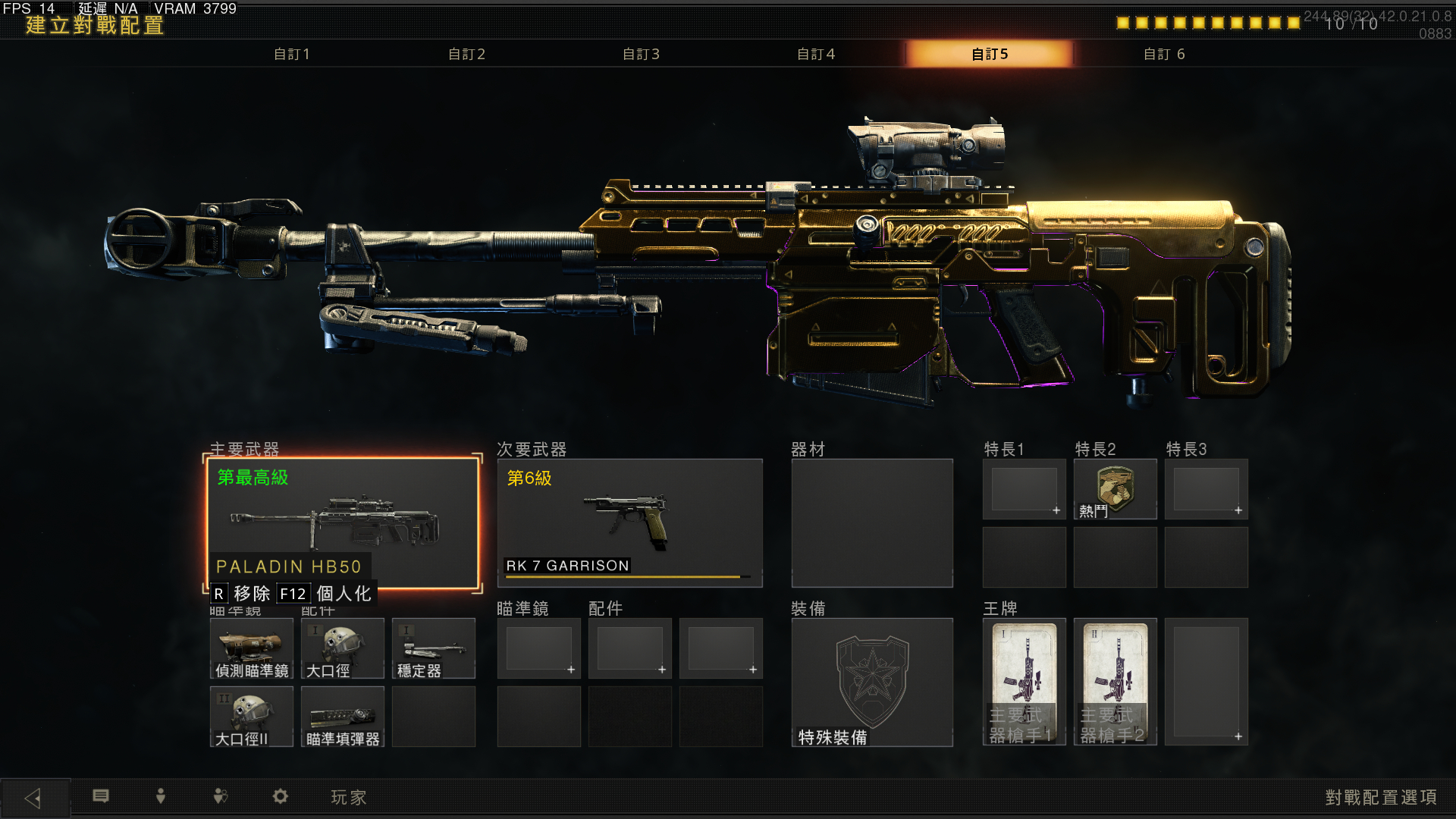The image size is (1456, 819).
Task: Open the 特殊裝備 equipment slot
Action: click(x=872, y=682)
